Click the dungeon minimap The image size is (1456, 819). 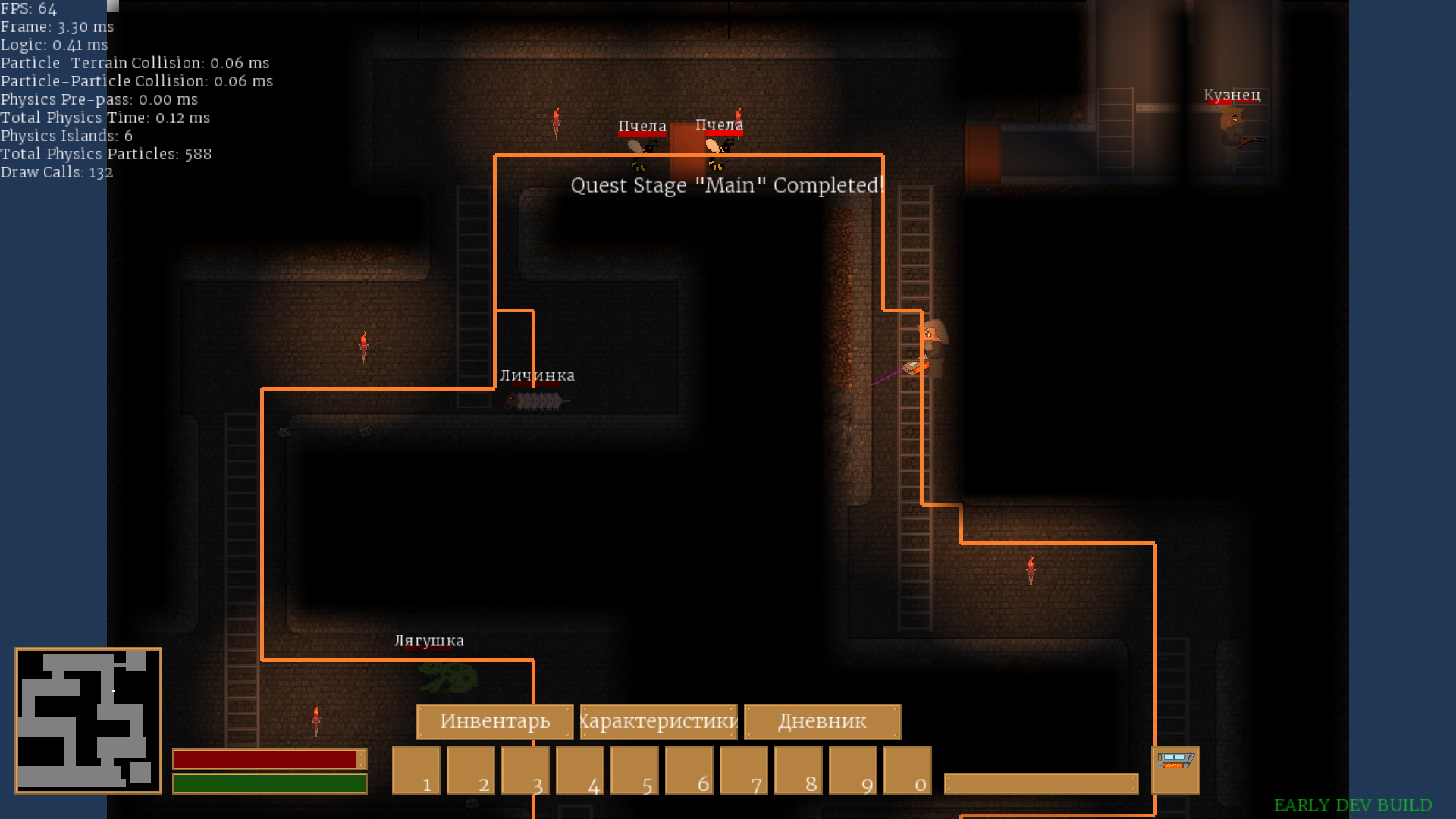(x=88, y=720)
